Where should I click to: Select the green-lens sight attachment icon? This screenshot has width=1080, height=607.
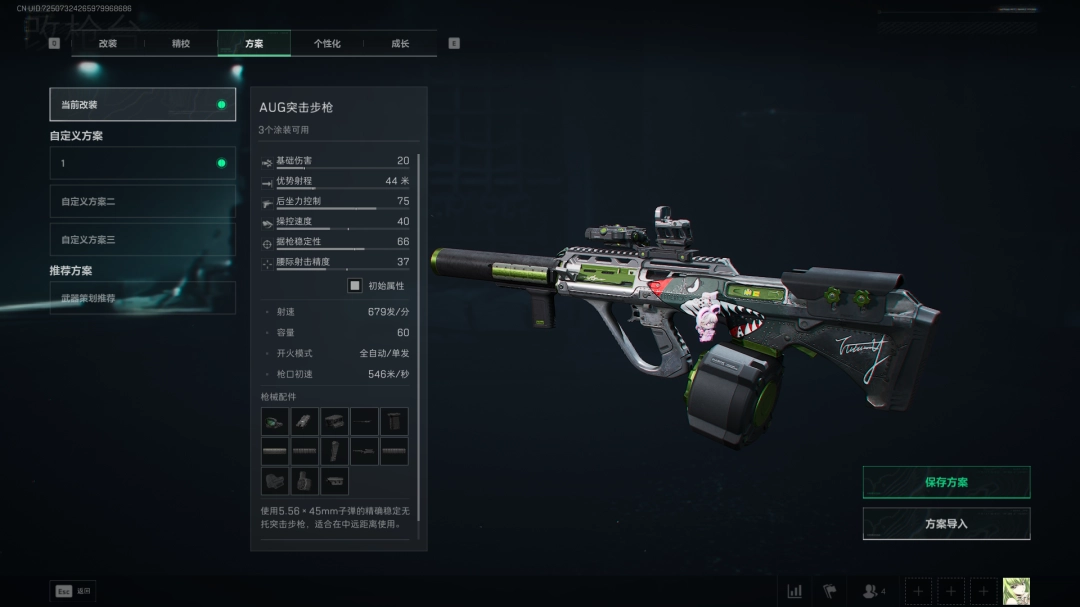point(275,421)
